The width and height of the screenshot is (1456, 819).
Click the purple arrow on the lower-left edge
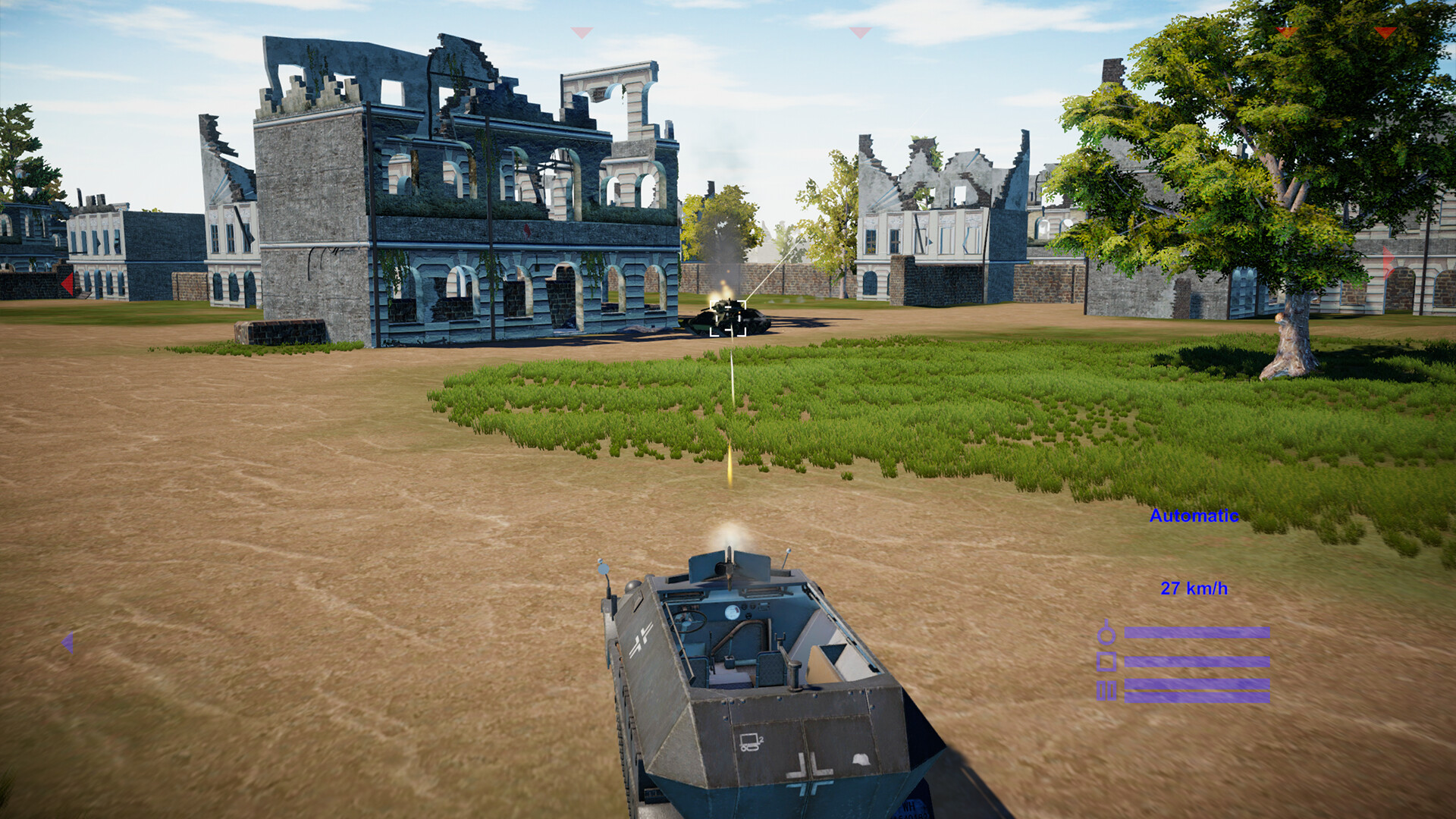click(68, 643)
